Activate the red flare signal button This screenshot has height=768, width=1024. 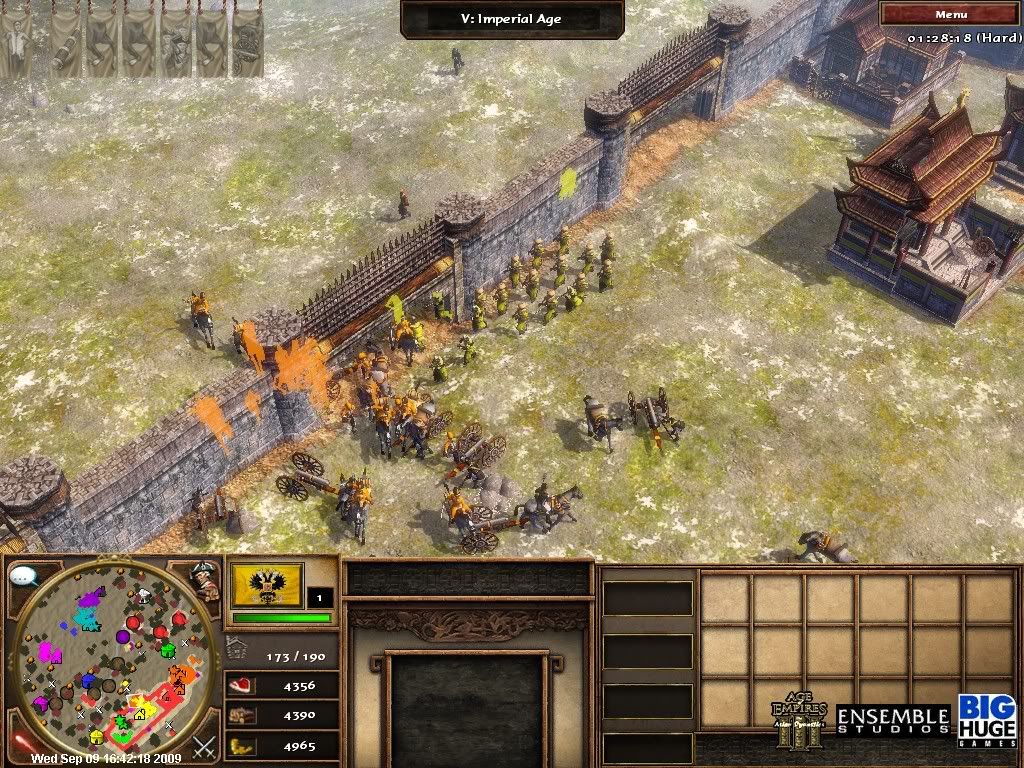(21, 742)
